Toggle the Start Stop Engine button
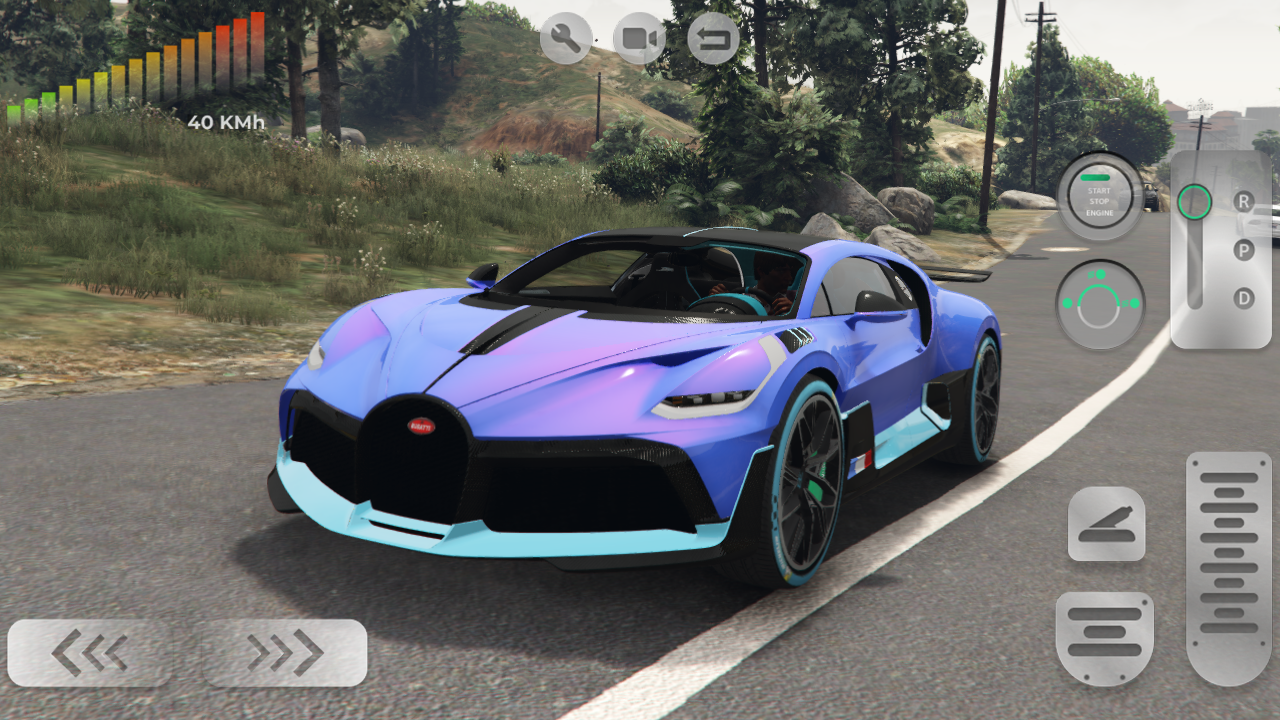Viewport: 1280px width, 720px height. tap(1100, 198)
